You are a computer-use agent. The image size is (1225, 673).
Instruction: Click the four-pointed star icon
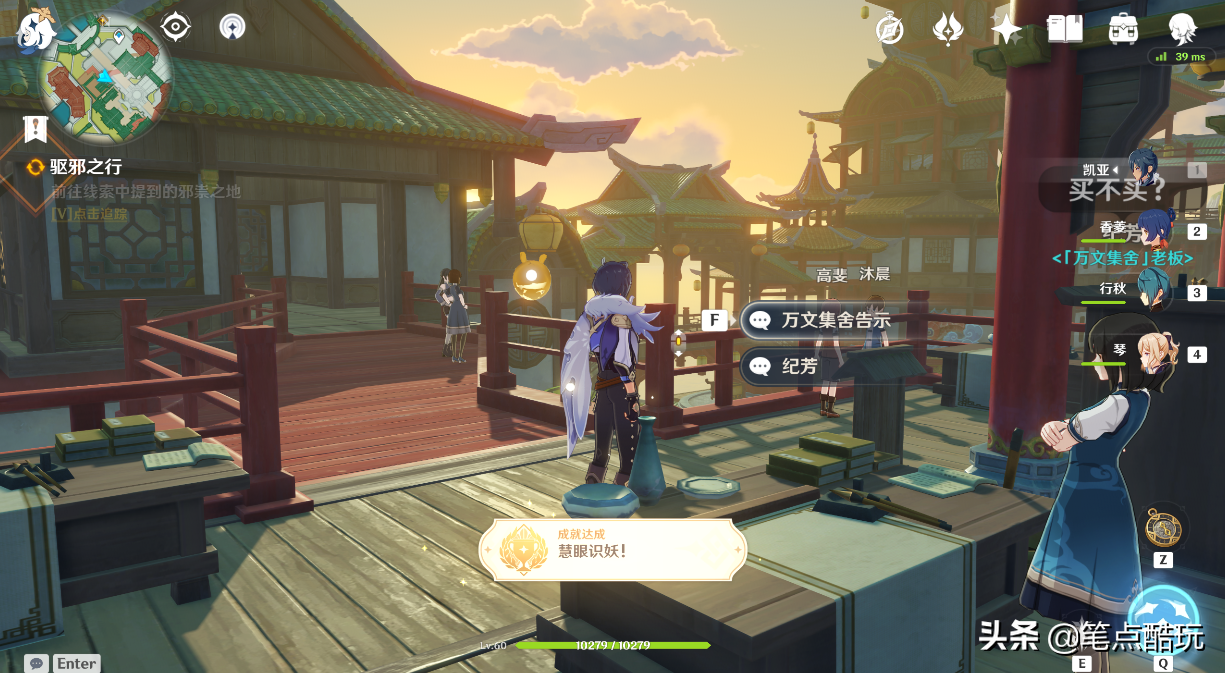(x=1006, y=29)
